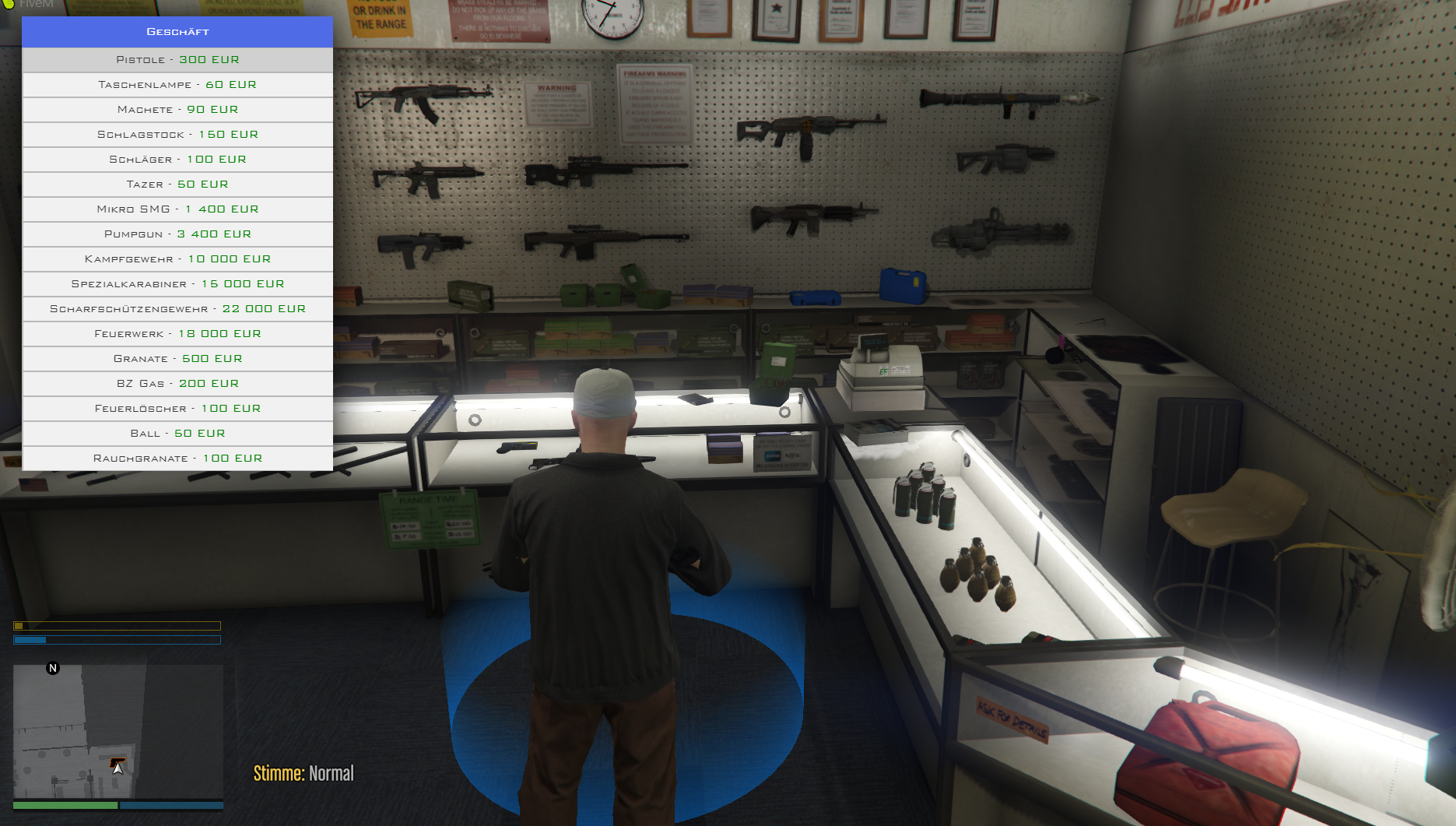The height and width of the screenshot is (826, 1456).
Task: Buy the Pumpgun entry
Action: [x=177, y=234]
